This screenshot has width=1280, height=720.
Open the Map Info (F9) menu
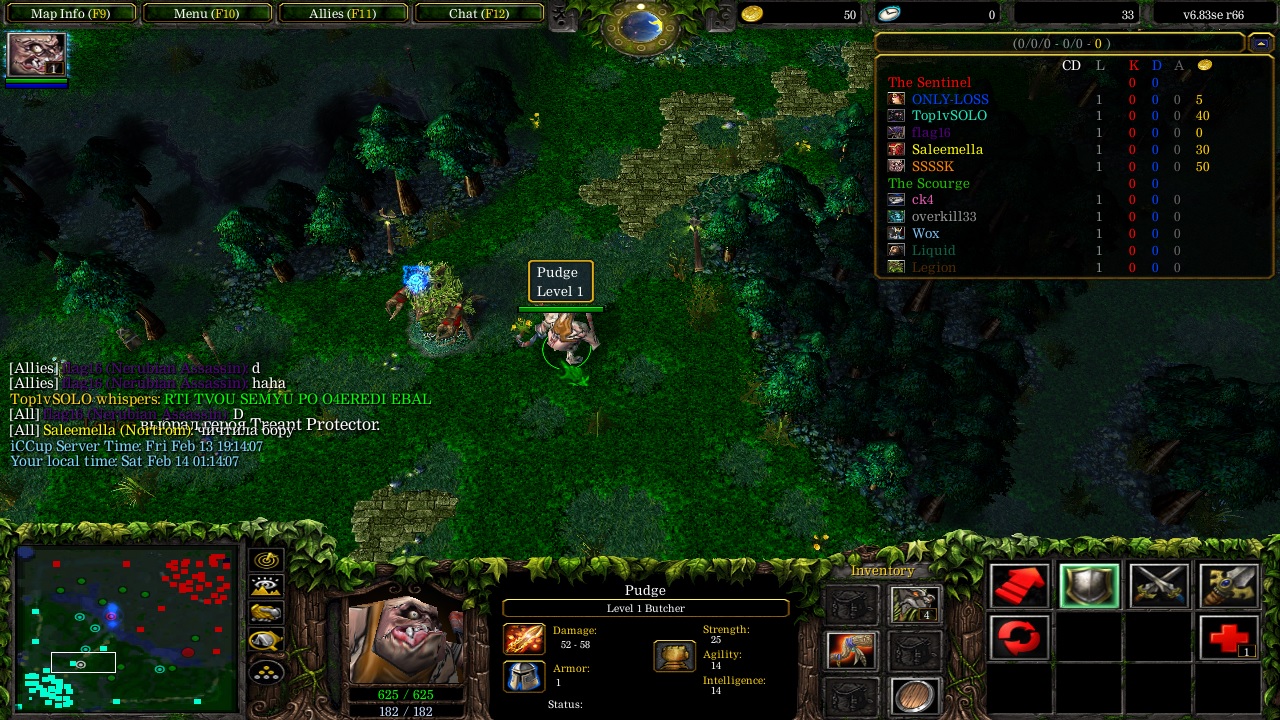pos(70,14)
